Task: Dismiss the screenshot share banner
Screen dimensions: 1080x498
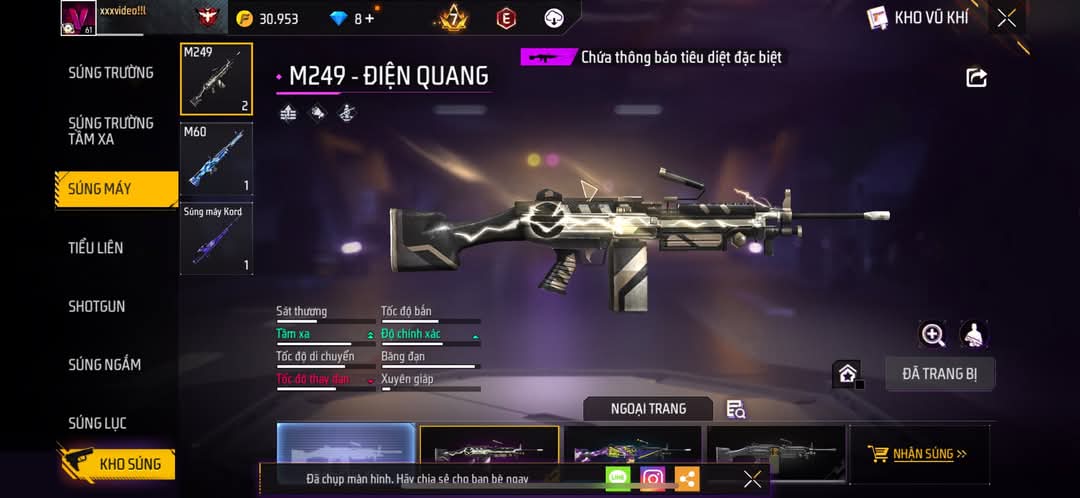Action: click(x=752, y=479)
